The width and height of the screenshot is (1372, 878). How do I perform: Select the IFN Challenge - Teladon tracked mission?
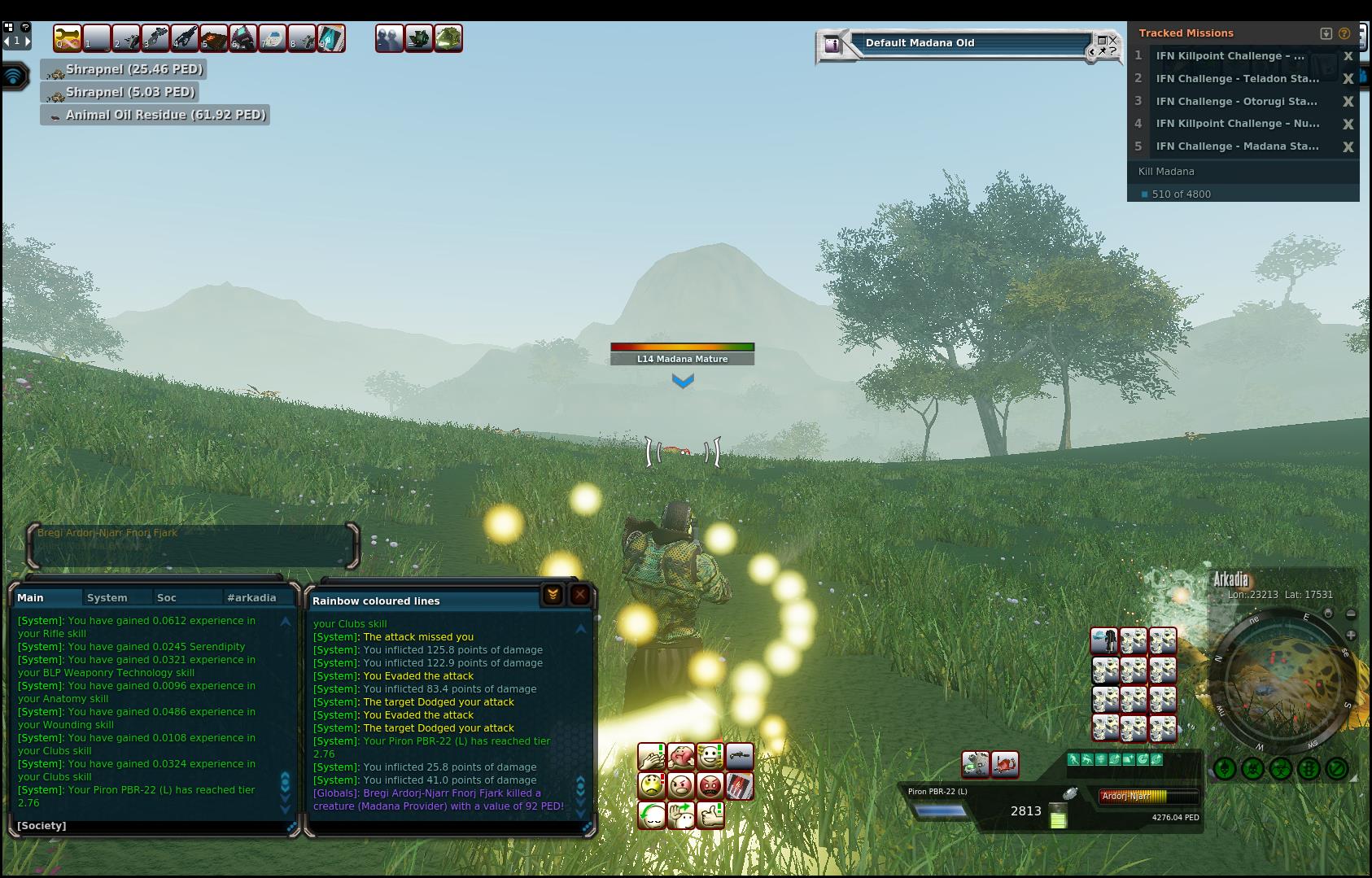click(1237, 79)
